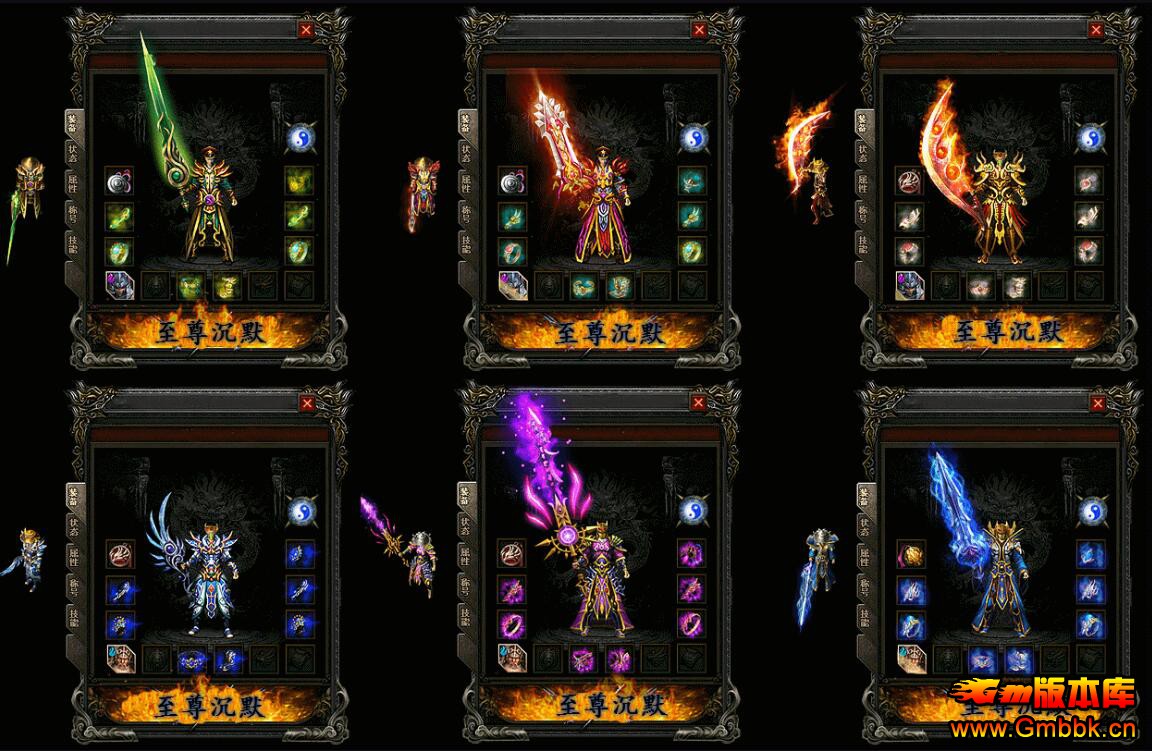1152x751 pixels.
Task: Select the golden medal slot in ice sword panel
Action: (x=911, y=554)
